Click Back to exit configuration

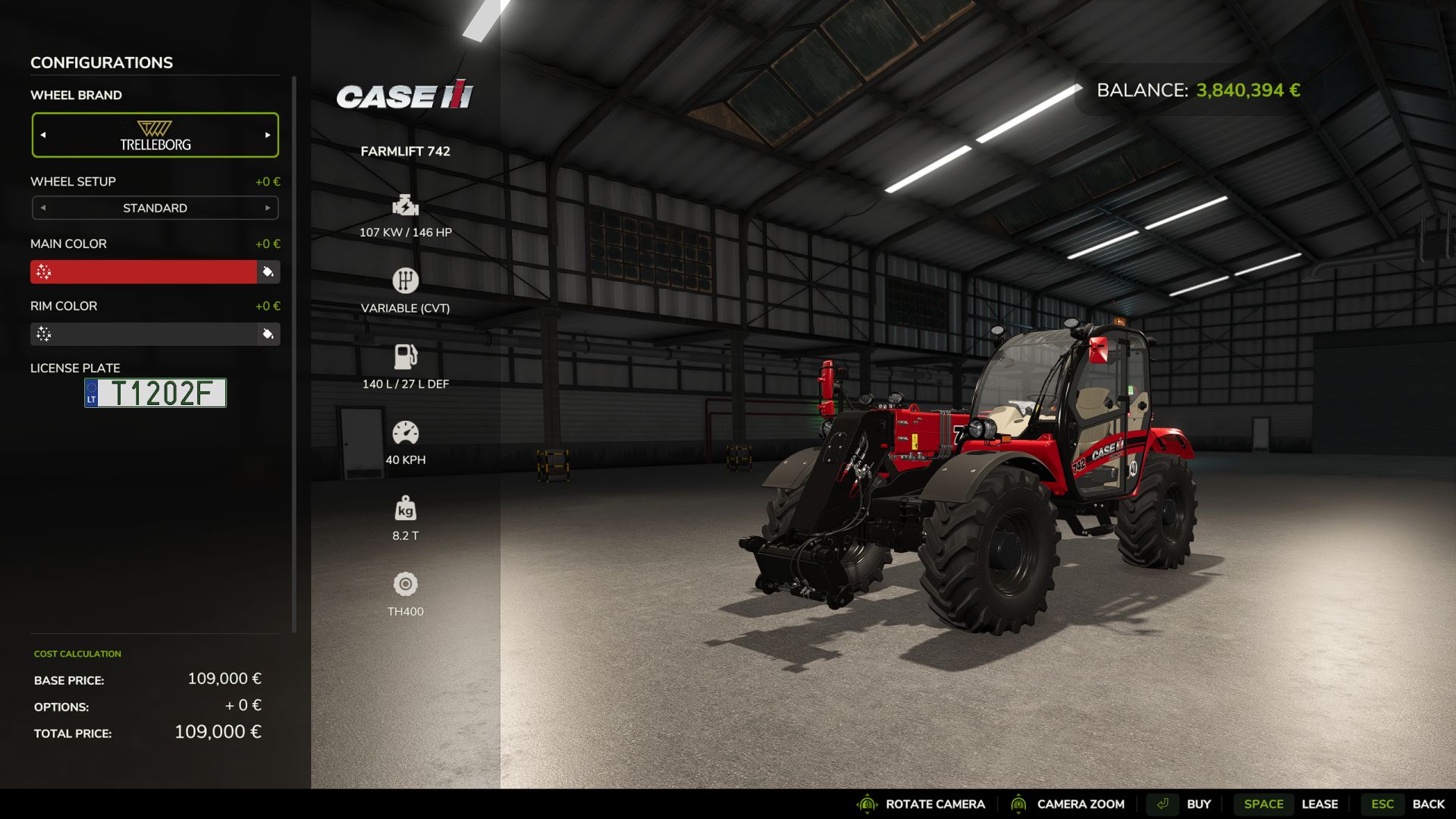[1429, 804]
